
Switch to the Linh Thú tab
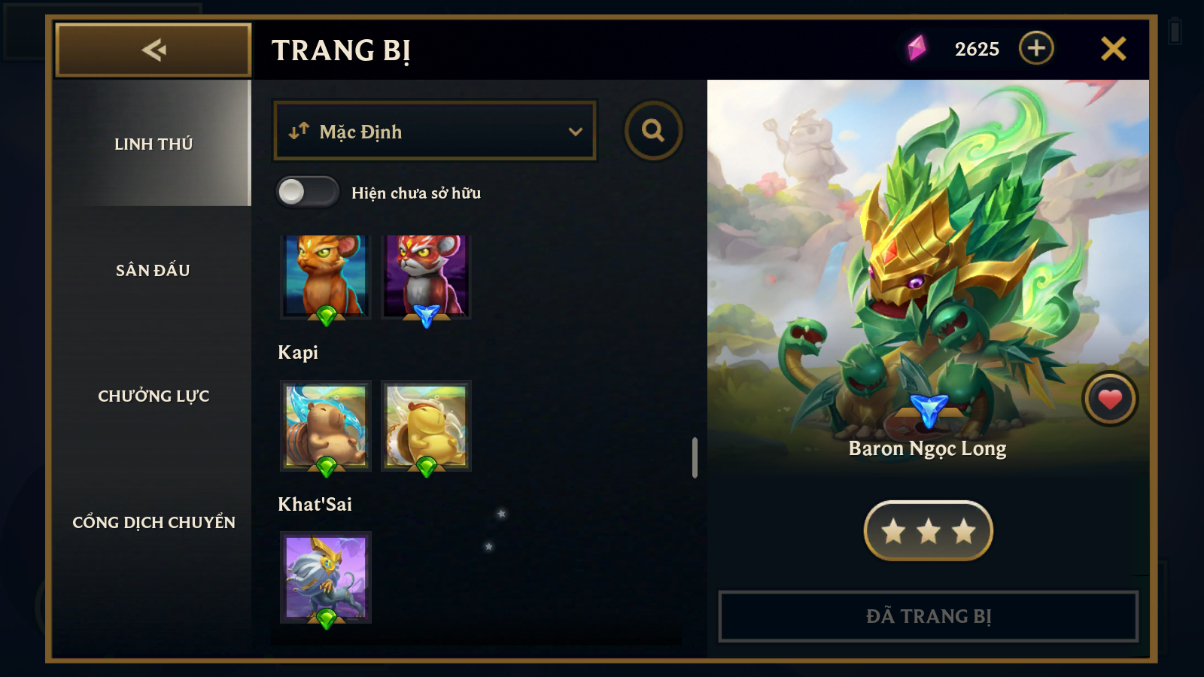[x=153, y=144]
